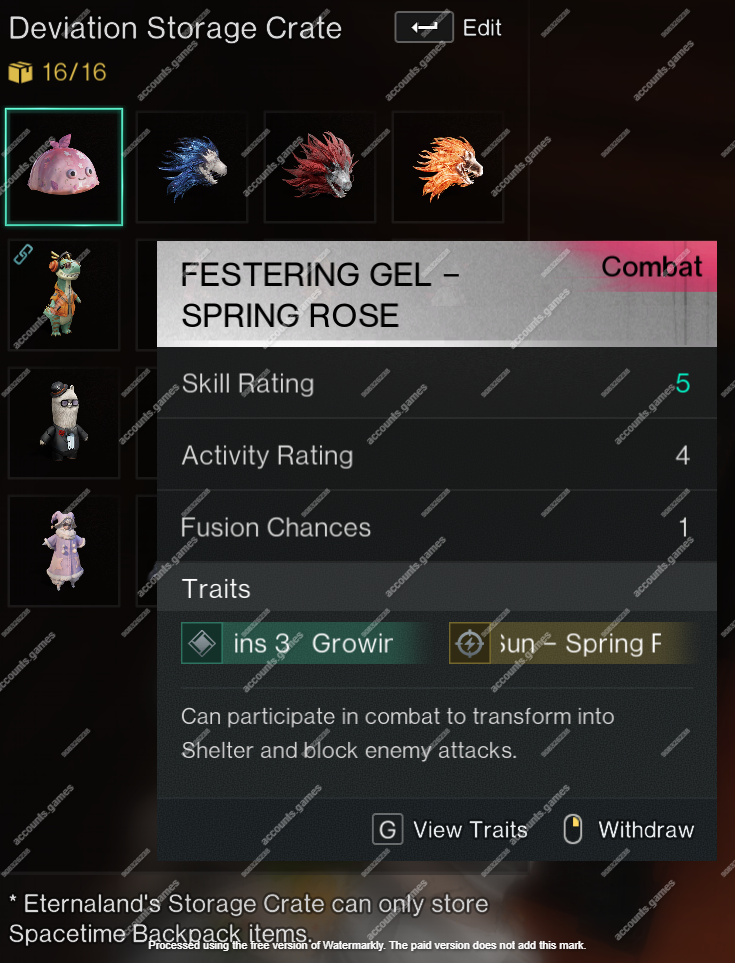Withdraw the Festering Gel deviation
Viewport: 735px width, 963px height.
click(628, 829)
